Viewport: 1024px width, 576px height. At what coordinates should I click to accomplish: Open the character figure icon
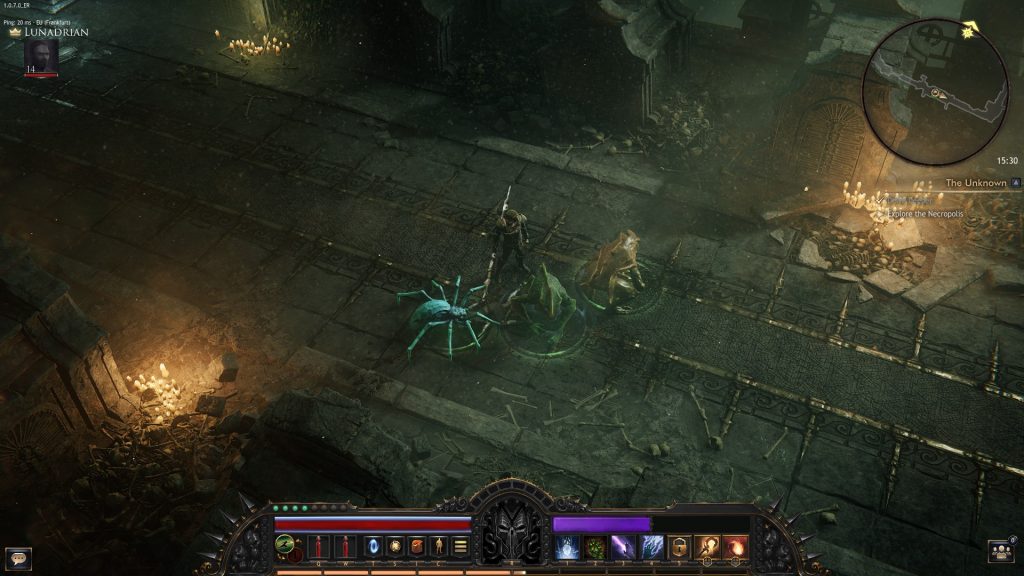pos(438,546)
